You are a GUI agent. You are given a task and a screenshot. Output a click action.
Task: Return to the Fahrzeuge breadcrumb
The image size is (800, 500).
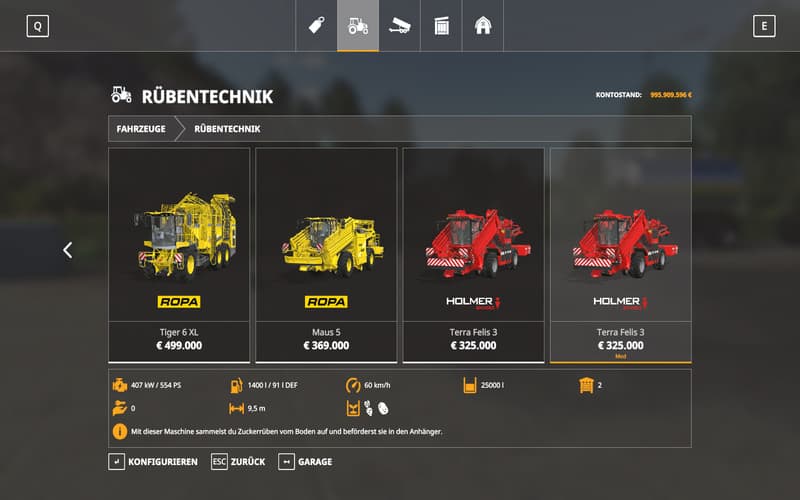point(141,129)
